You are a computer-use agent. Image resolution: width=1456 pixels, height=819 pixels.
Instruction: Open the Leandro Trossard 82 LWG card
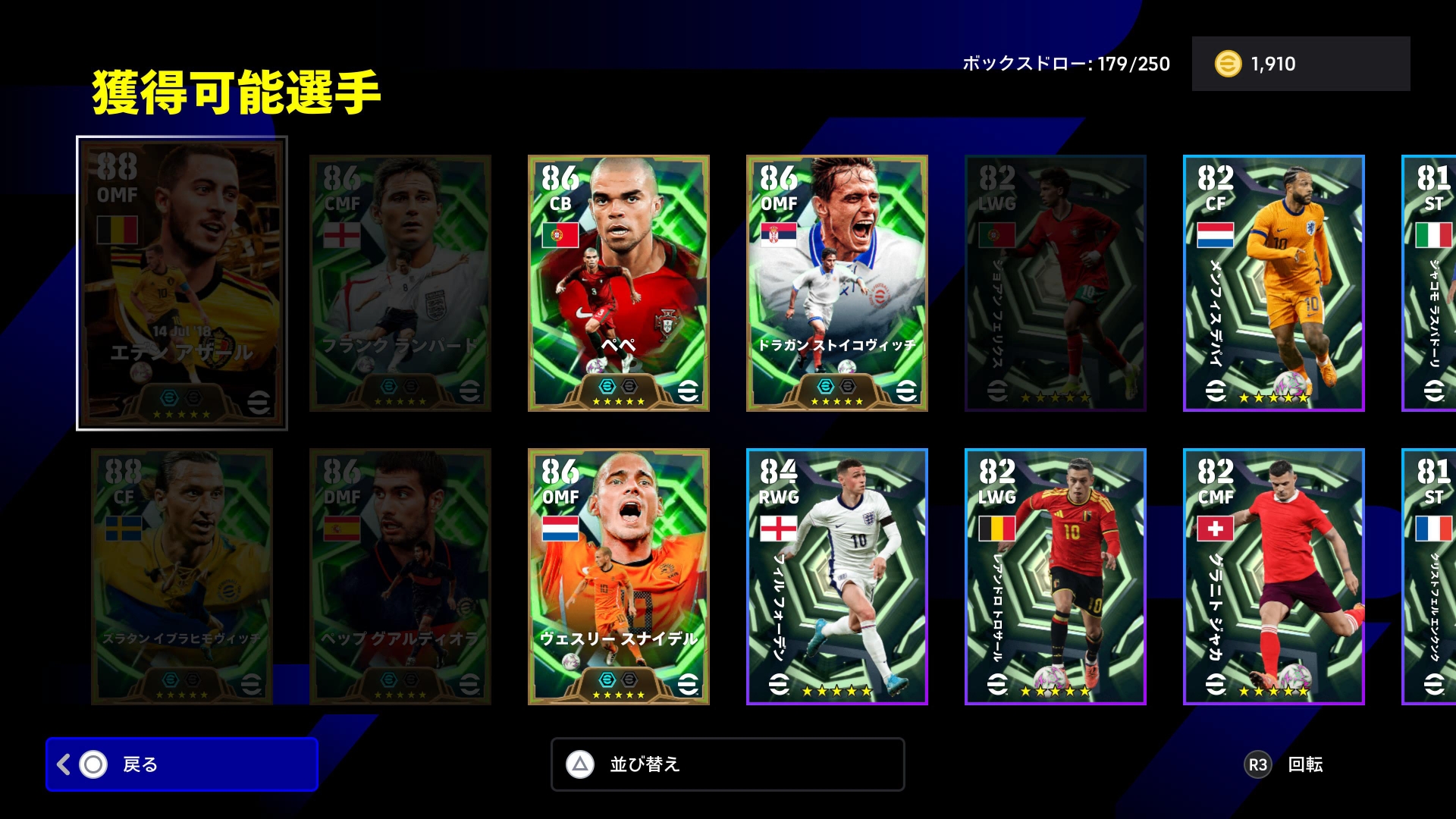pos(1056,576)
